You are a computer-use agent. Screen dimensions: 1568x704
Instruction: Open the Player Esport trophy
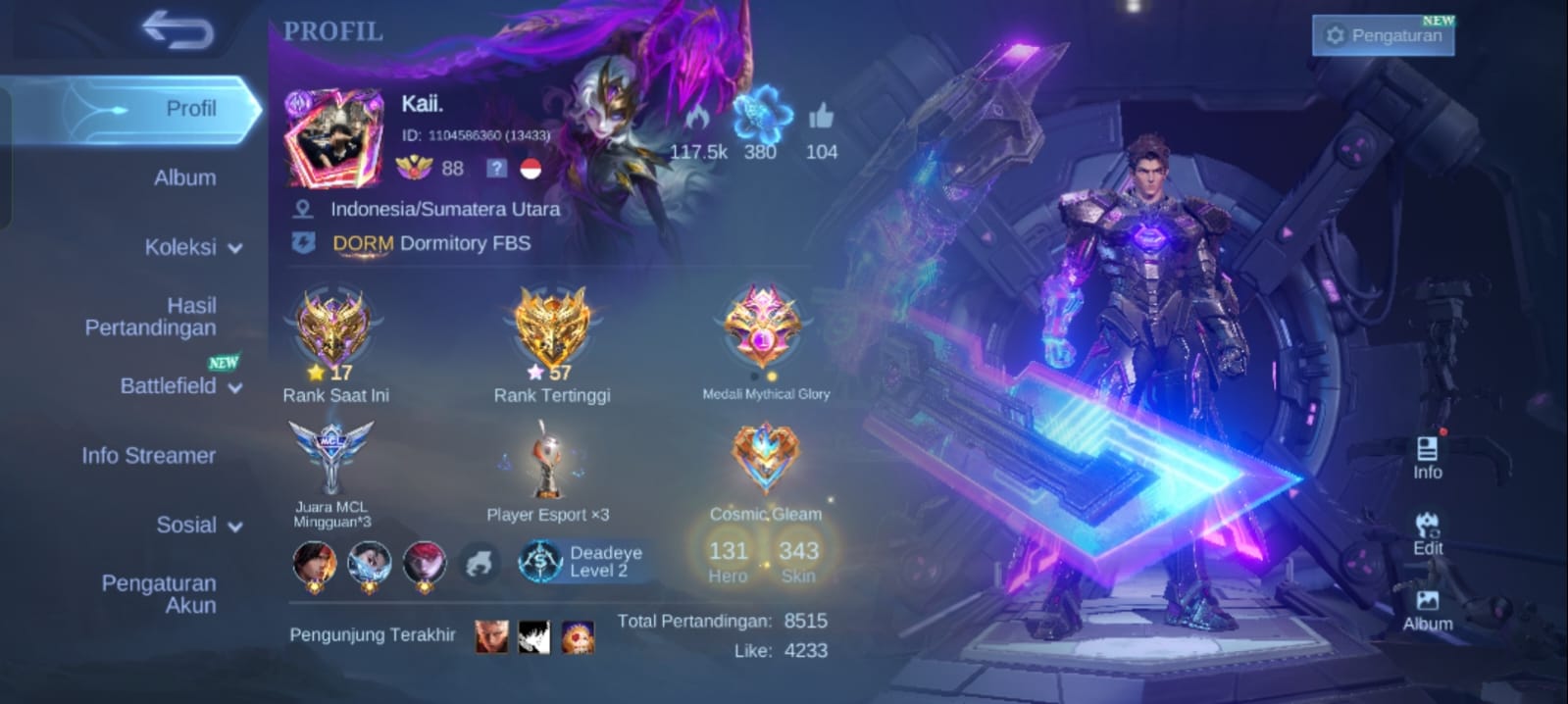click(548, 463)
